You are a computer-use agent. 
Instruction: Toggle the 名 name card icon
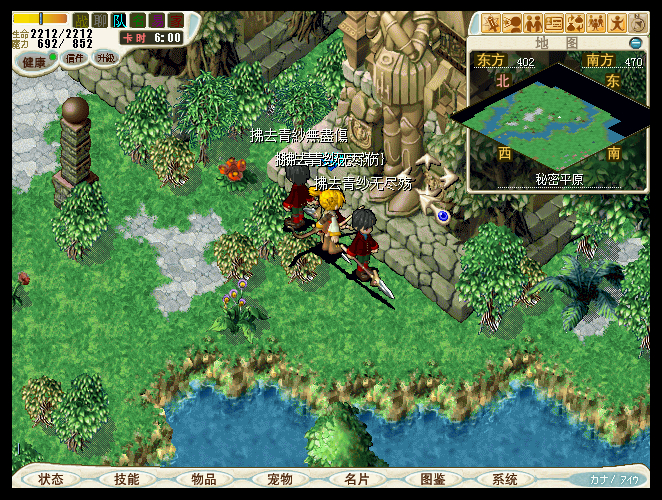tap(138, 20)
